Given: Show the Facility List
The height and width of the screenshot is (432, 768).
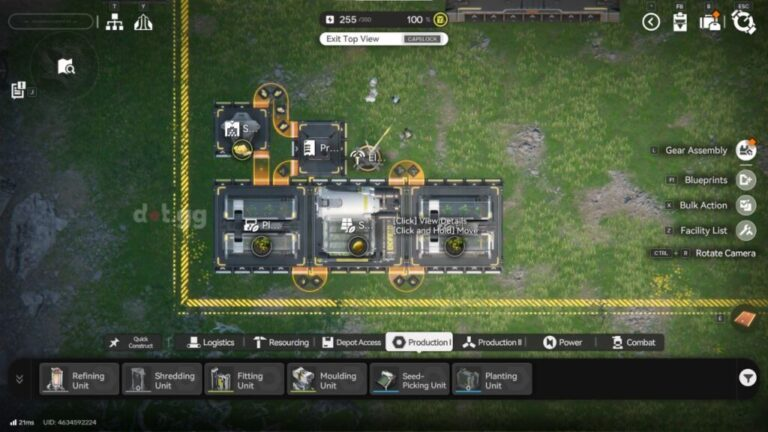Looking at the screenshot, I should (x=746, y=231).
